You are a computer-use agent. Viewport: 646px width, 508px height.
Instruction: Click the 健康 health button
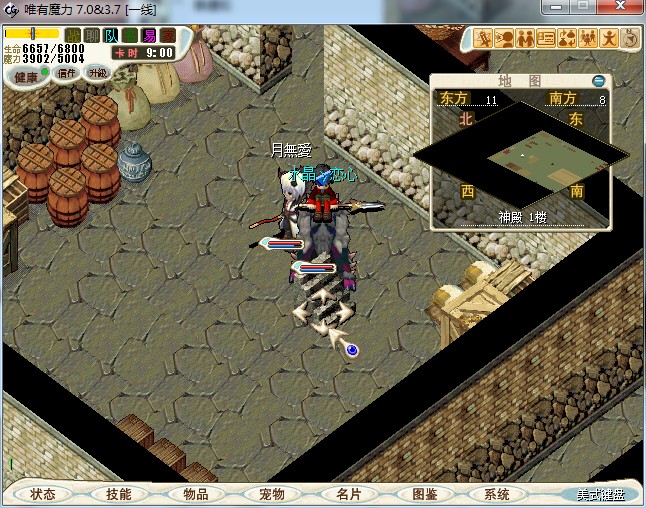pos(26,75)
